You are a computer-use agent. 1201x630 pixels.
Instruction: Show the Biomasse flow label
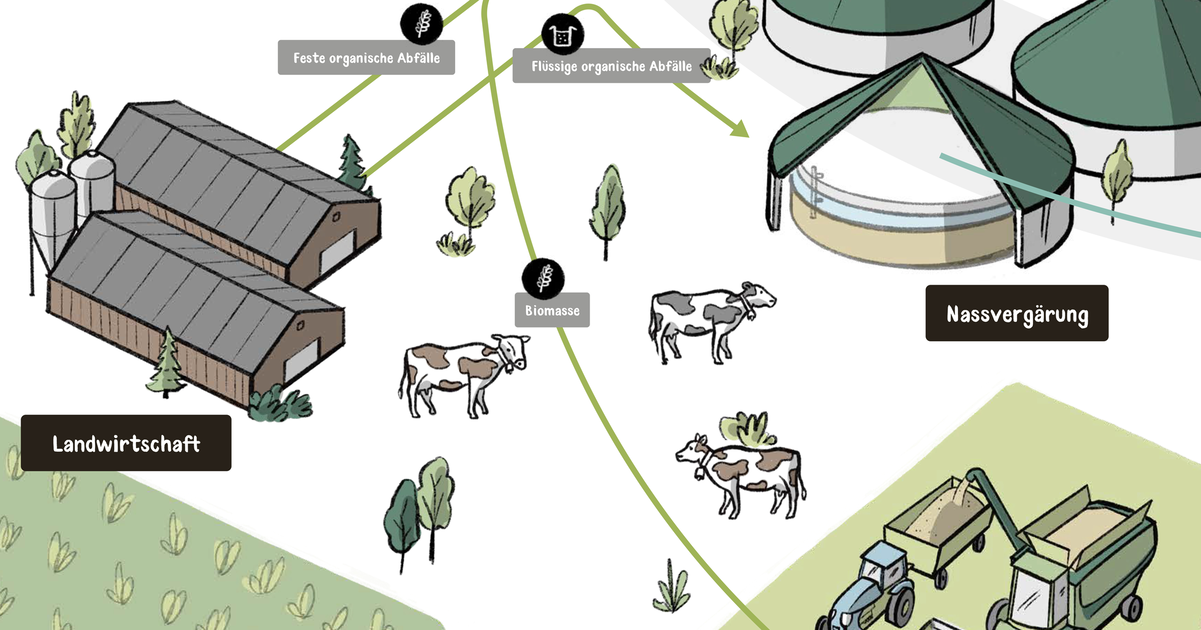552,310
